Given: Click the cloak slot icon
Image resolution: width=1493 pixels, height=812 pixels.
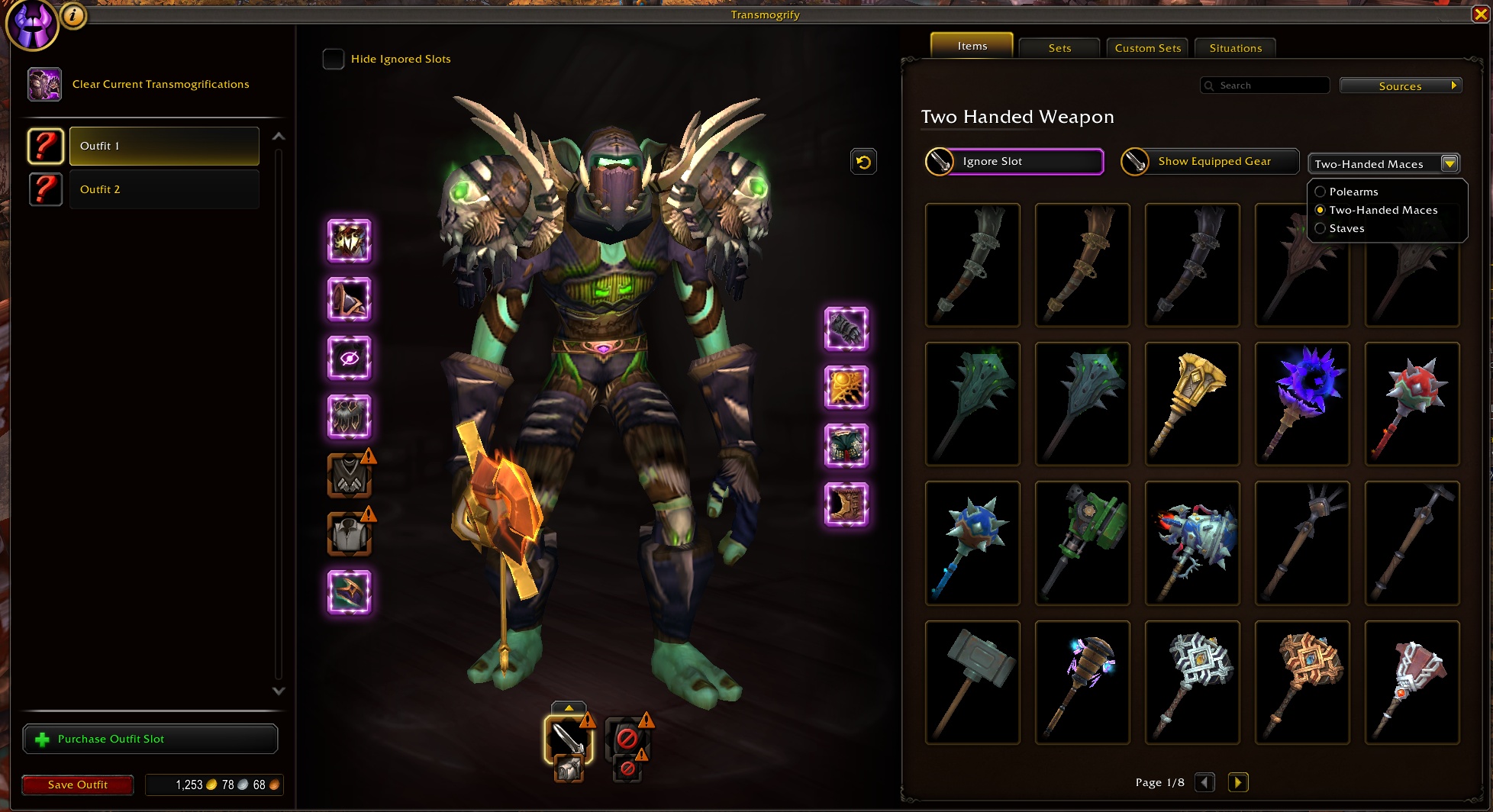Looking at the screenshot, I should (x=349, y=357).
